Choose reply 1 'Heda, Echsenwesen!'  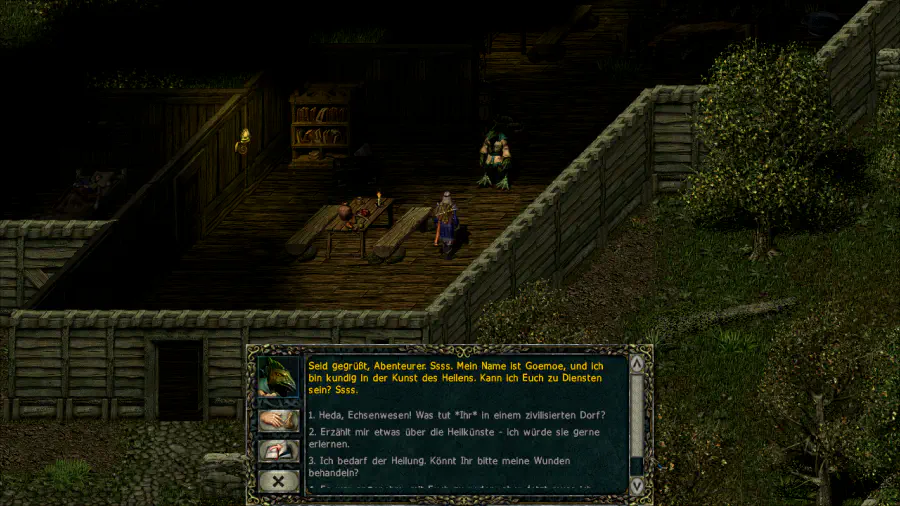(x=460, y=415)
